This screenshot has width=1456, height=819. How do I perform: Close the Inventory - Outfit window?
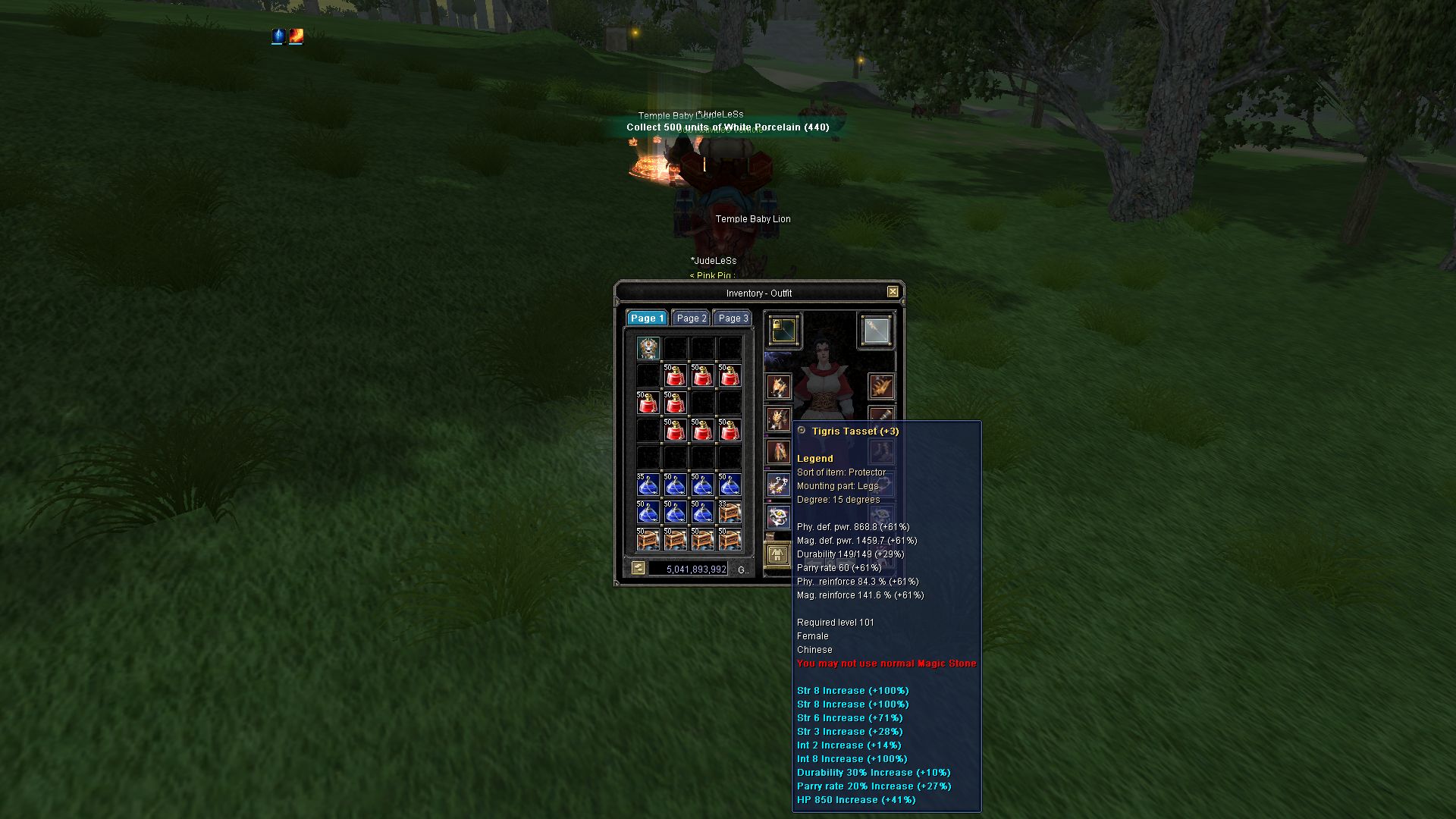pyautogui.click(x=893, y=292)
